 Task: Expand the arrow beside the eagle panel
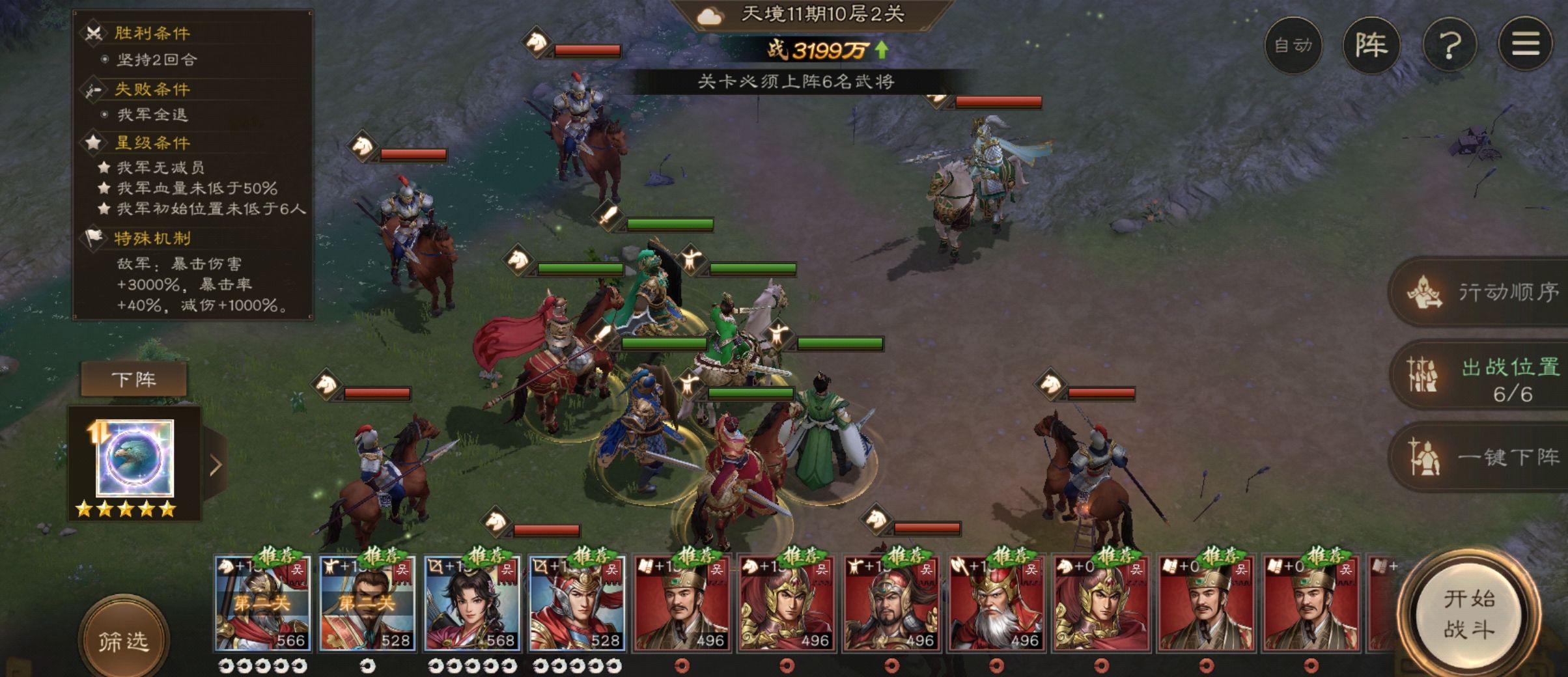[216, 465]
